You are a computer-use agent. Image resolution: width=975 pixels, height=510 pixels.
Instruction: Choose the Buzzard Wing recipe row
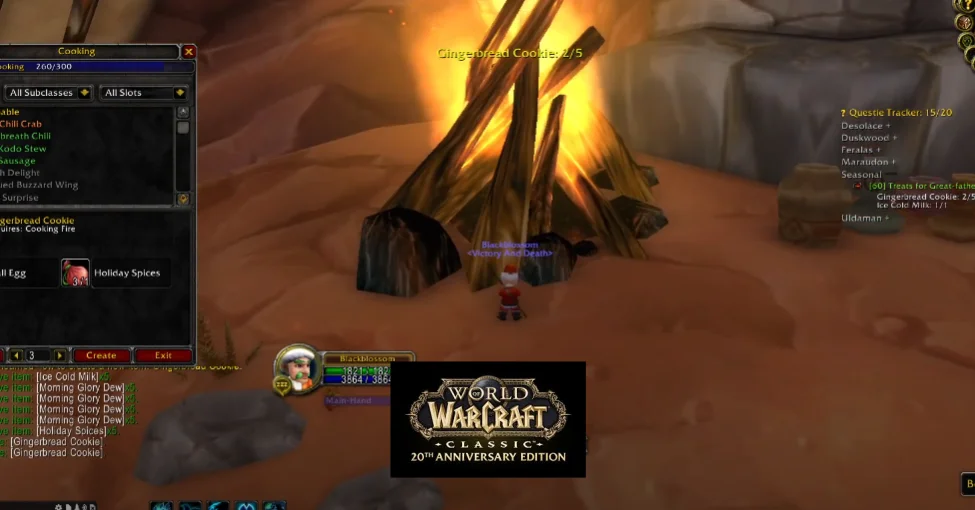coord(40,185)
